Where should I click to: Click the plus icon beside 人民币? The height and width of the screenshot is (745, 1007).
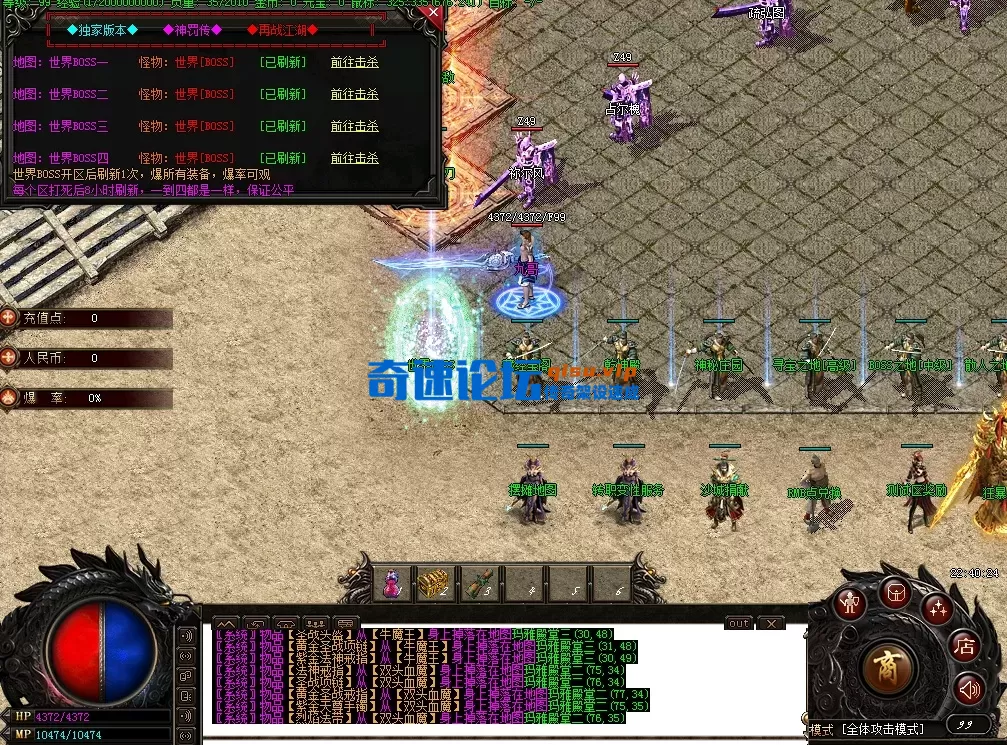(9, 357)
